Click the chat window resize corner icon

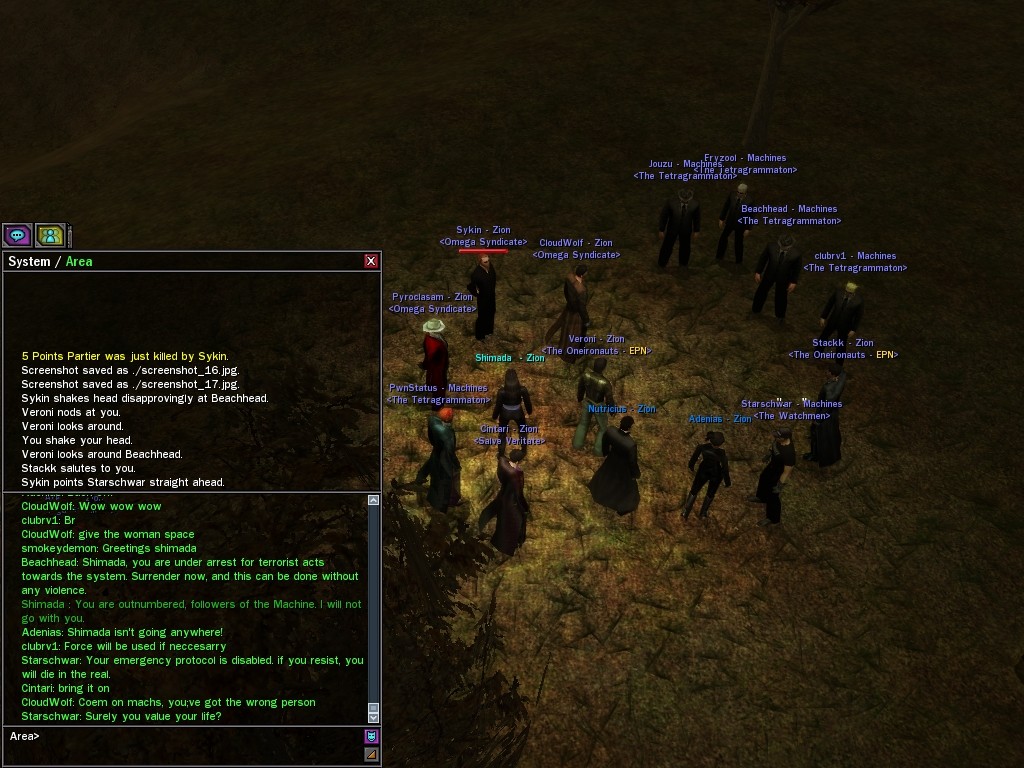[371, 755]
